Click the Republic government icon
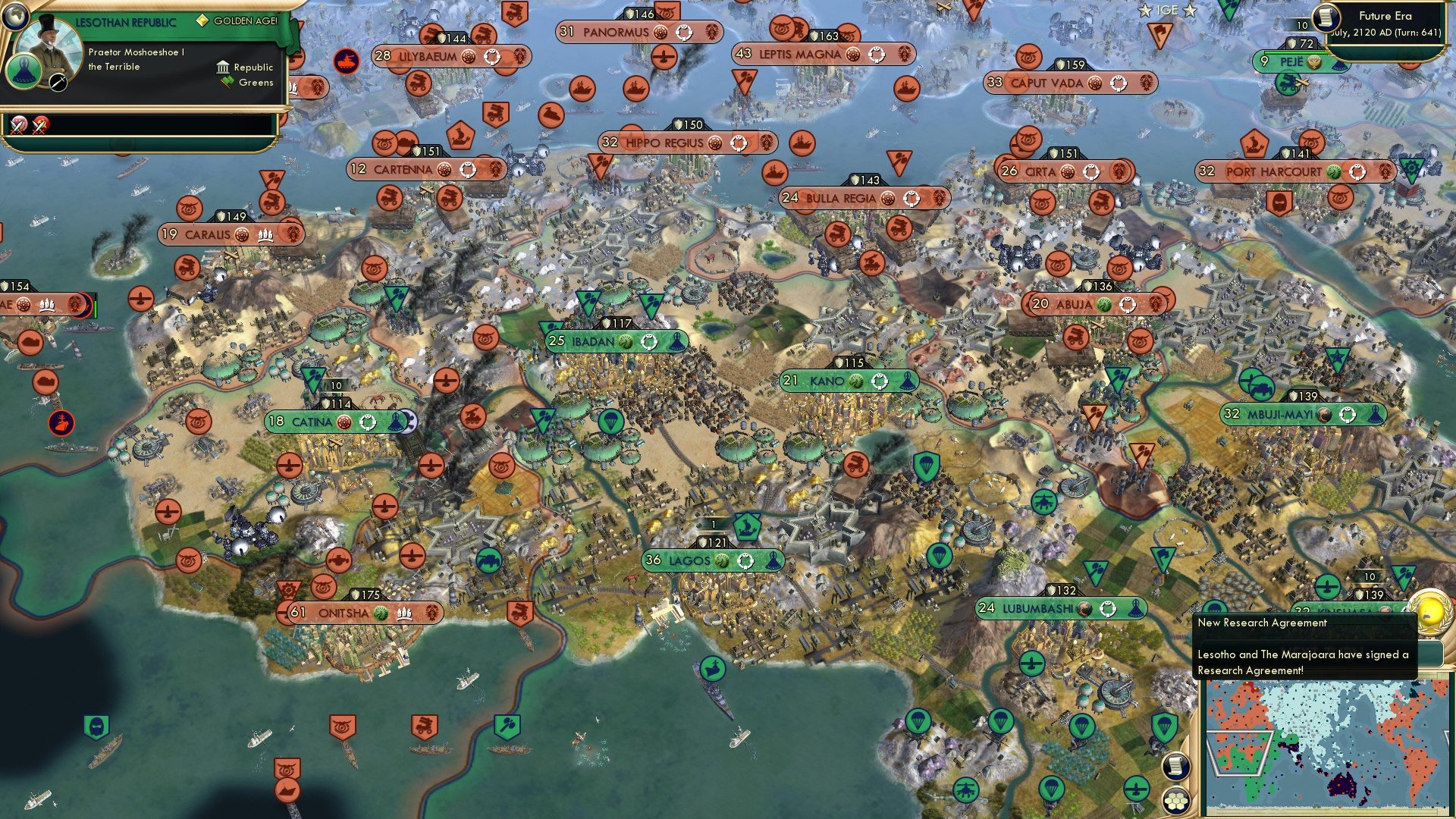The height and width of the screenshot is (819, 1456). click(224, 67)
